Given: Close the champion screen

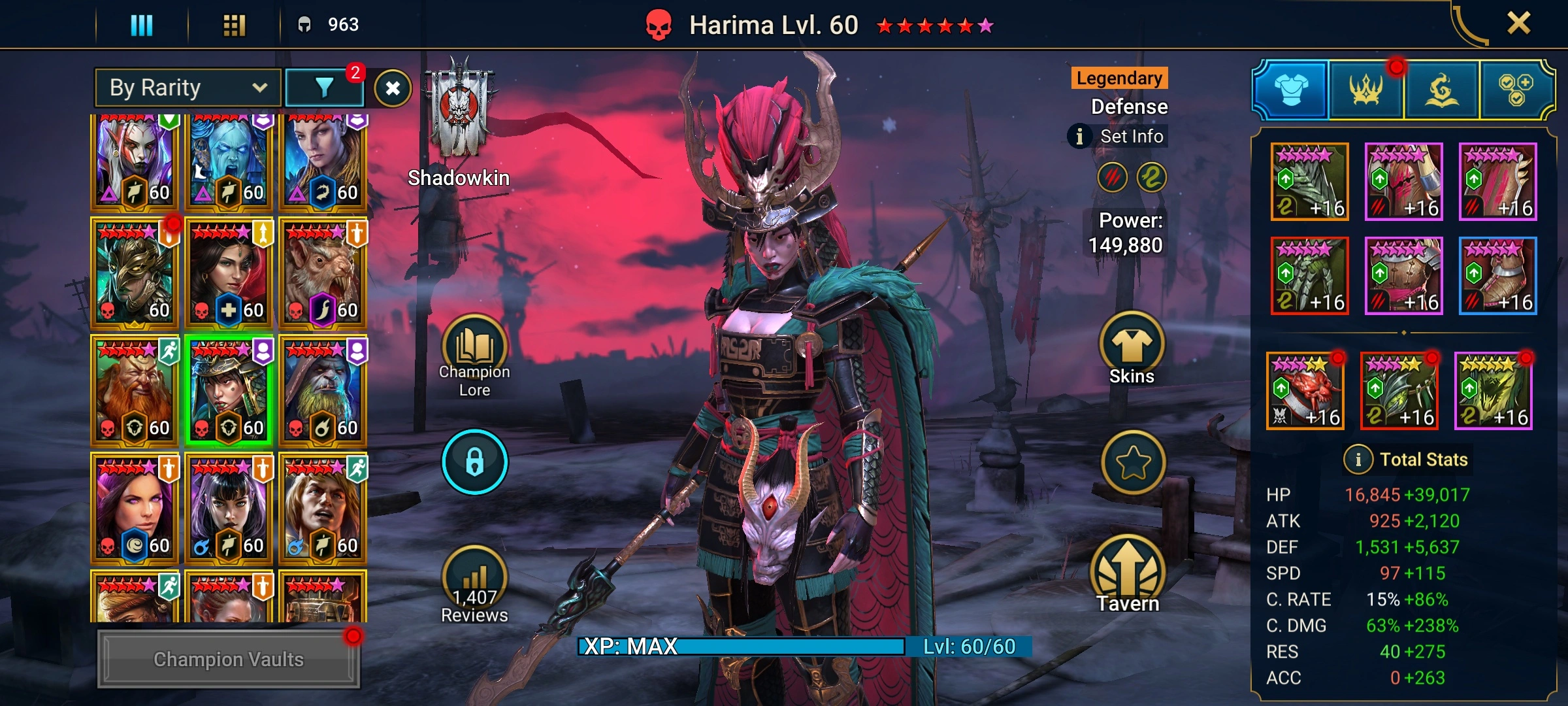Looking at the screenshot, I should pyautogui.click(x=1518, y=24).
